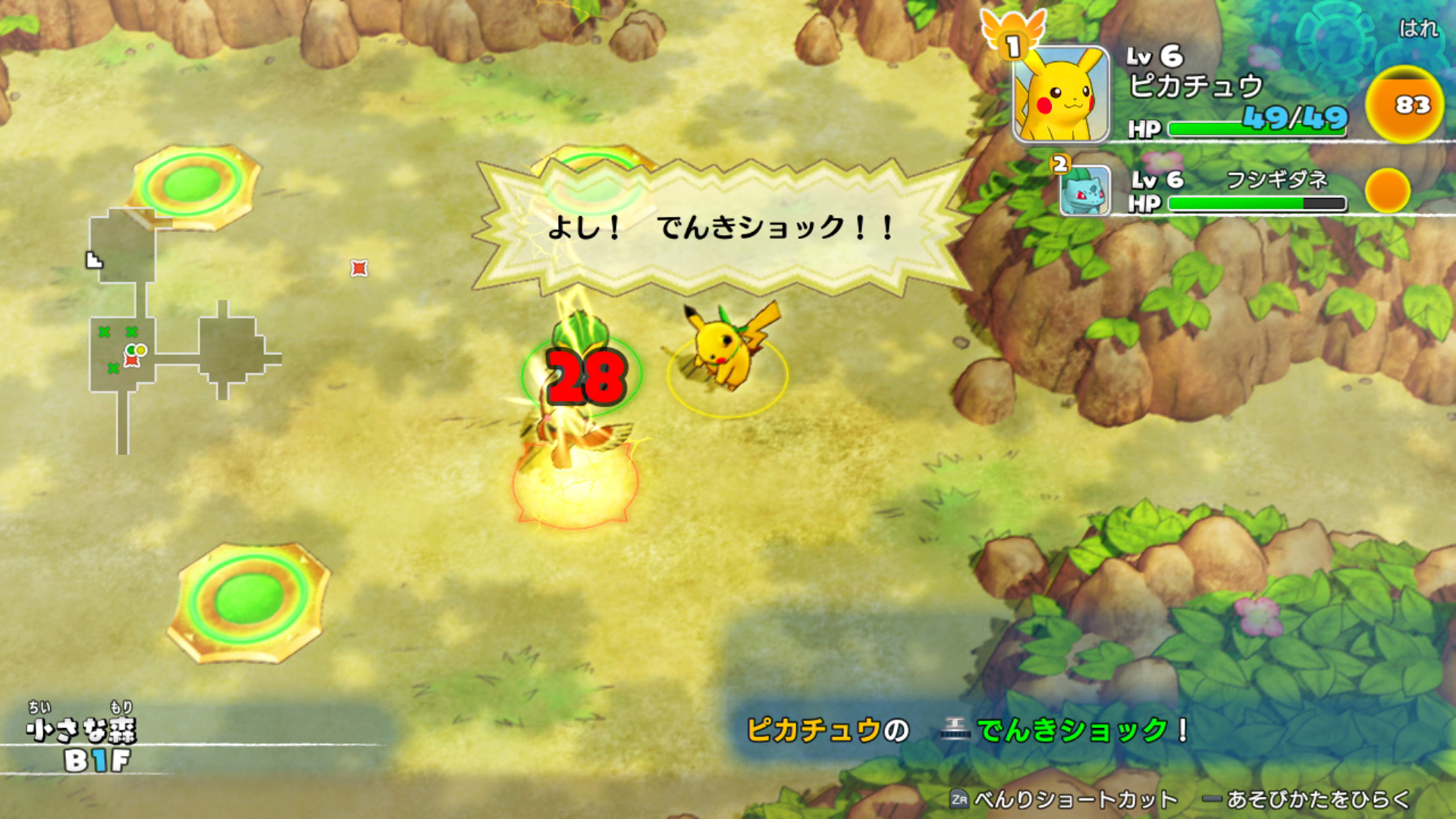Screen dimensions: 1456x819
Task: Click the number 2 badge on Fushigidane's frame
Action: point(1059,163)
